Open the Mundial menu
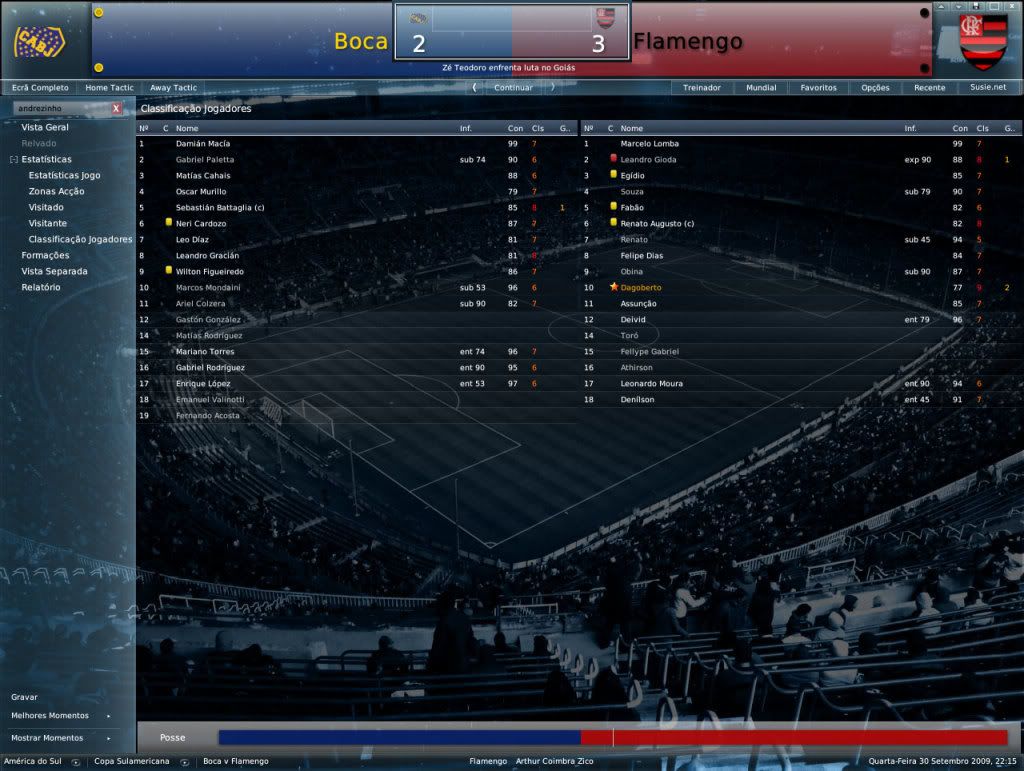This screenshot has height=771, width=1024. [x=761, y=88]
